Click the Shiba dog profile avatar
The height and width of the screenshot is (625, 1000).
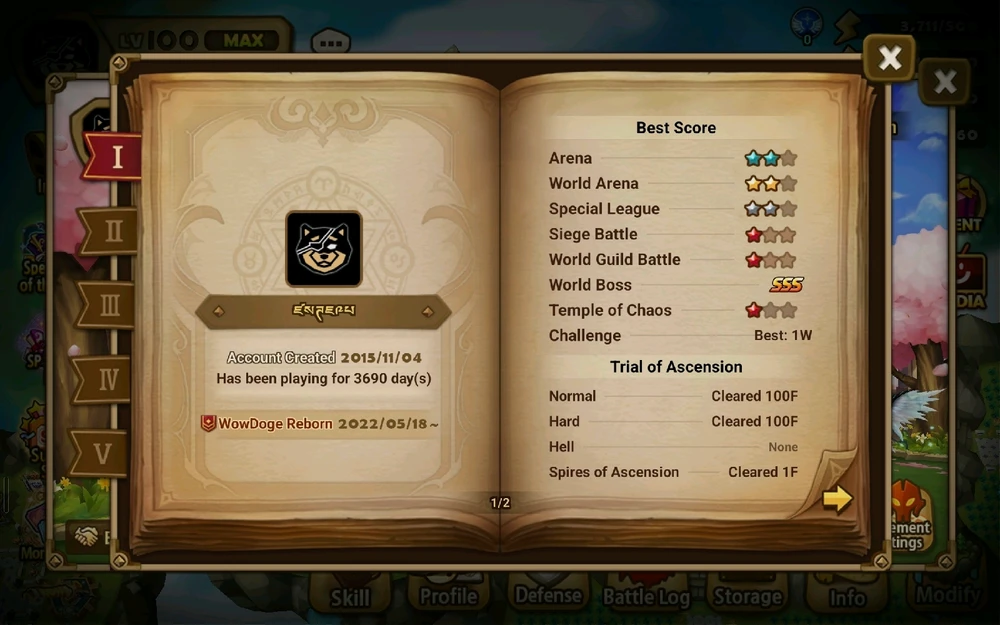tap(324, 249)
